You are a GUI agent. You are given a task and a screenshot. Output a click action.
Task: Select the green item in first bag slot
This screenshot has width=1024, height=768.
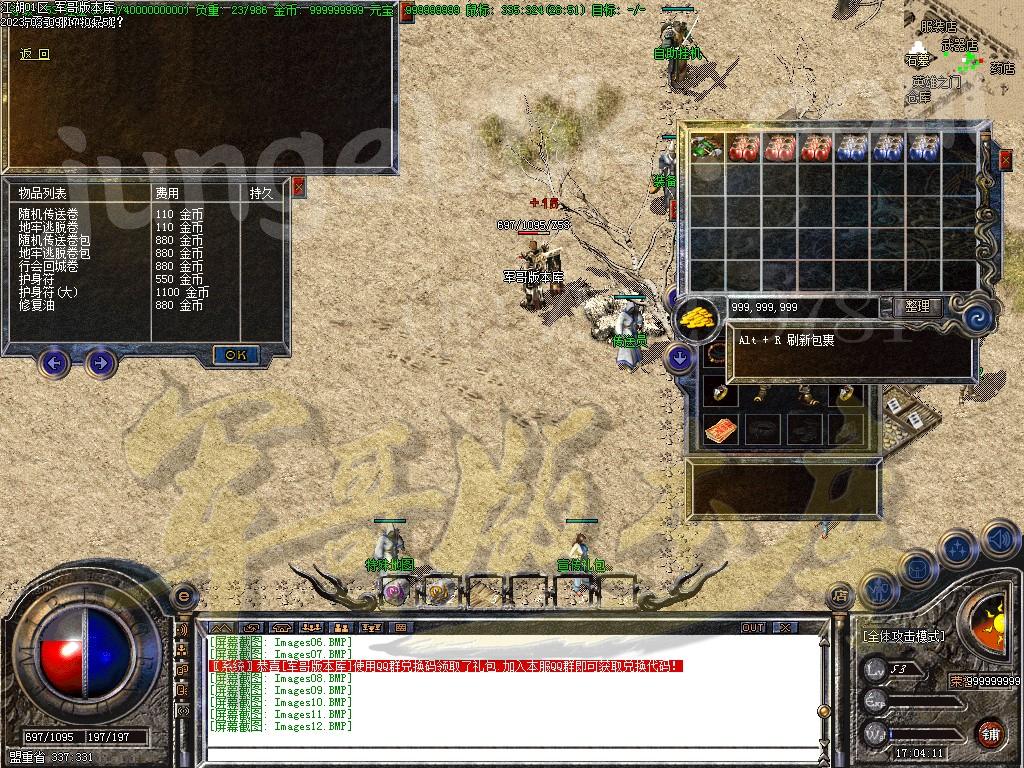(707, 148)
